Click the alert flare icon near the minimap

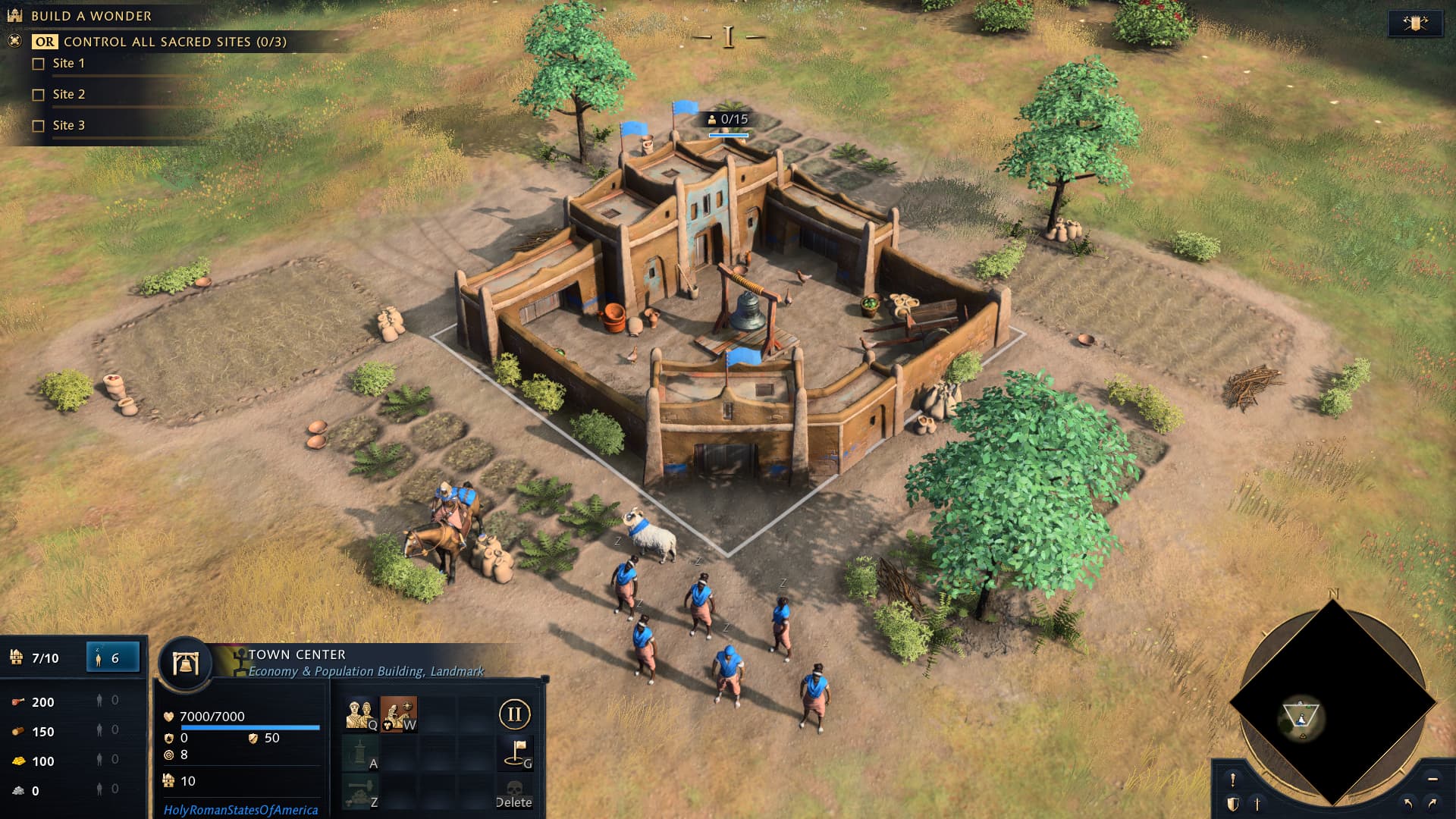click(1233, 780)
